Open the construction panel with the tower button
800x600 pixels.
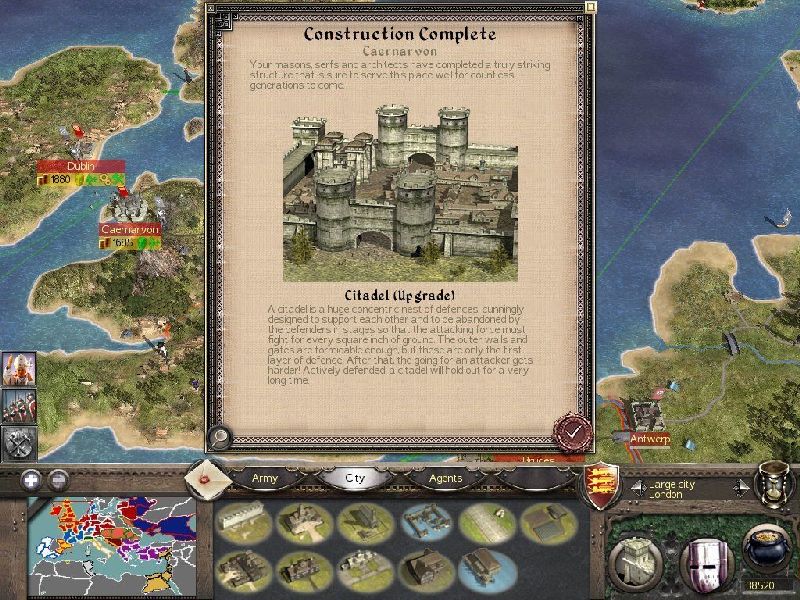[635, 562]
